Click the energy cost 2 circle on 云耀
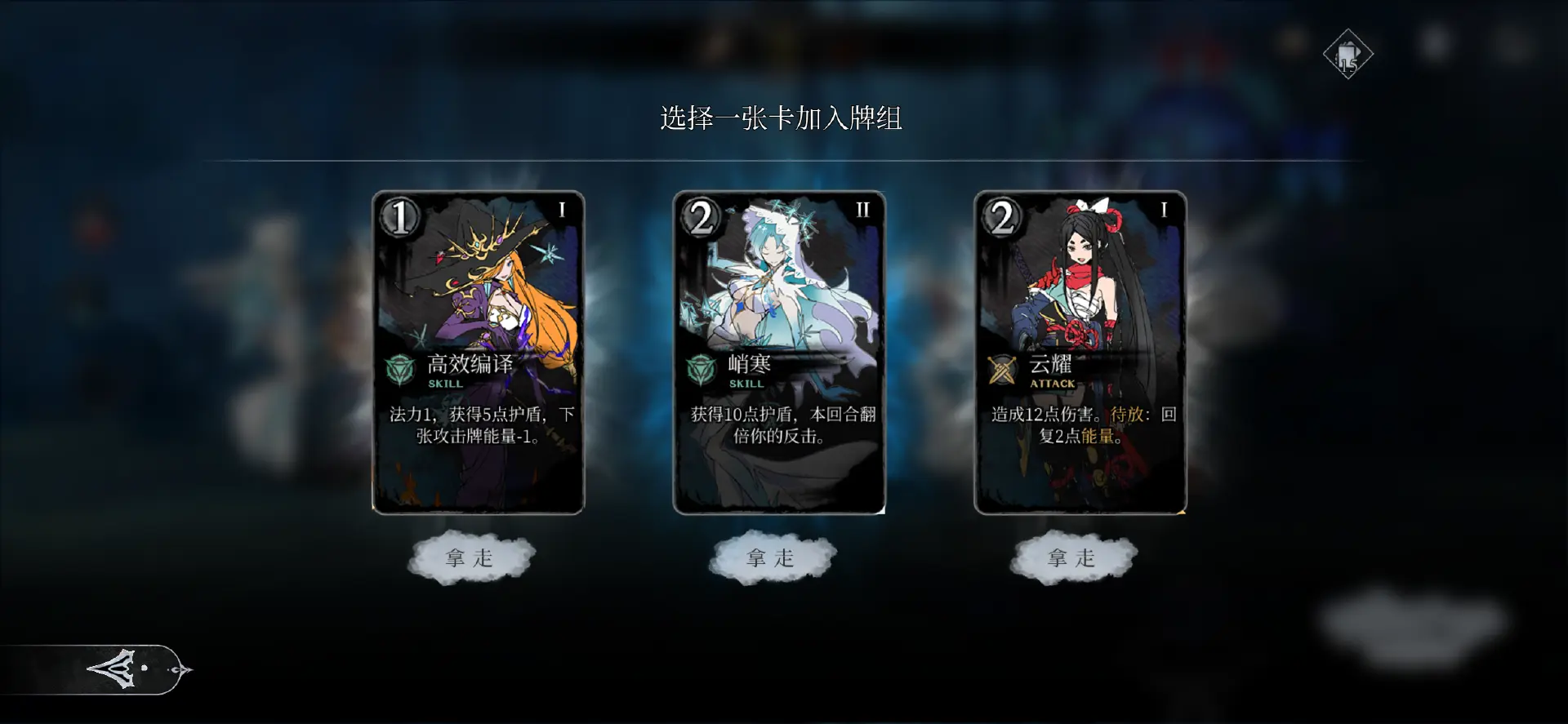This screenshot has width=1568, height=724. (1002, 218)
